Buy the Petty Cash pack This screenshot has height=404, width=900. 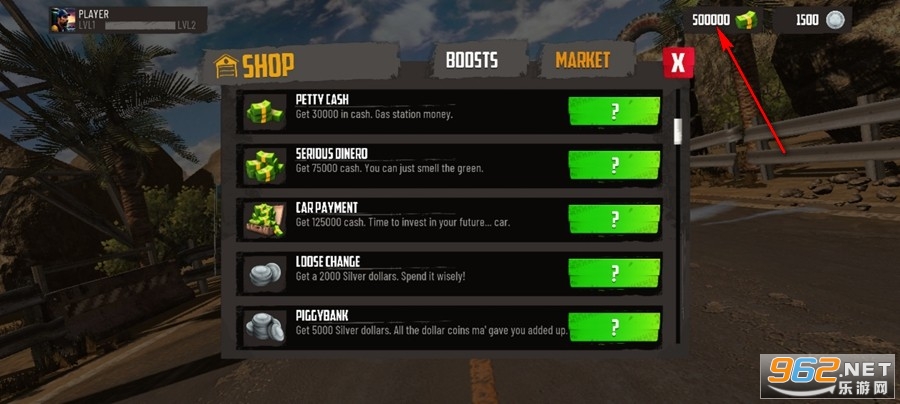tap(614, 111)
